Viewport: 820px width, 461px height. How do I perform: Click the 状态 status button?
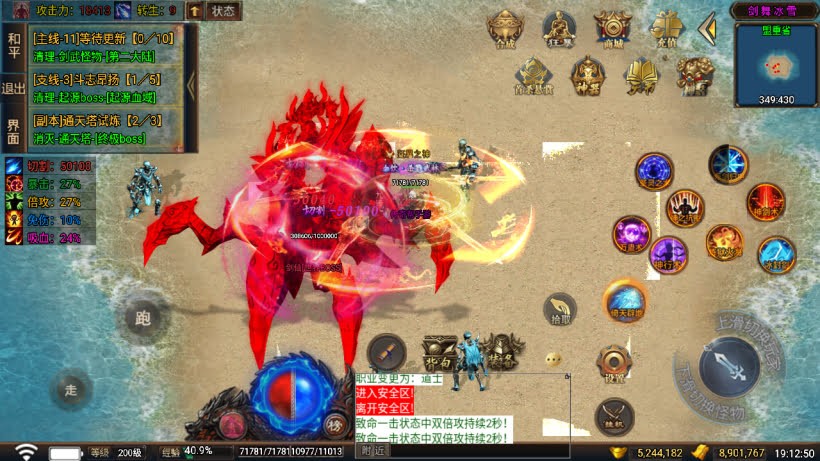tap(224, 11)
